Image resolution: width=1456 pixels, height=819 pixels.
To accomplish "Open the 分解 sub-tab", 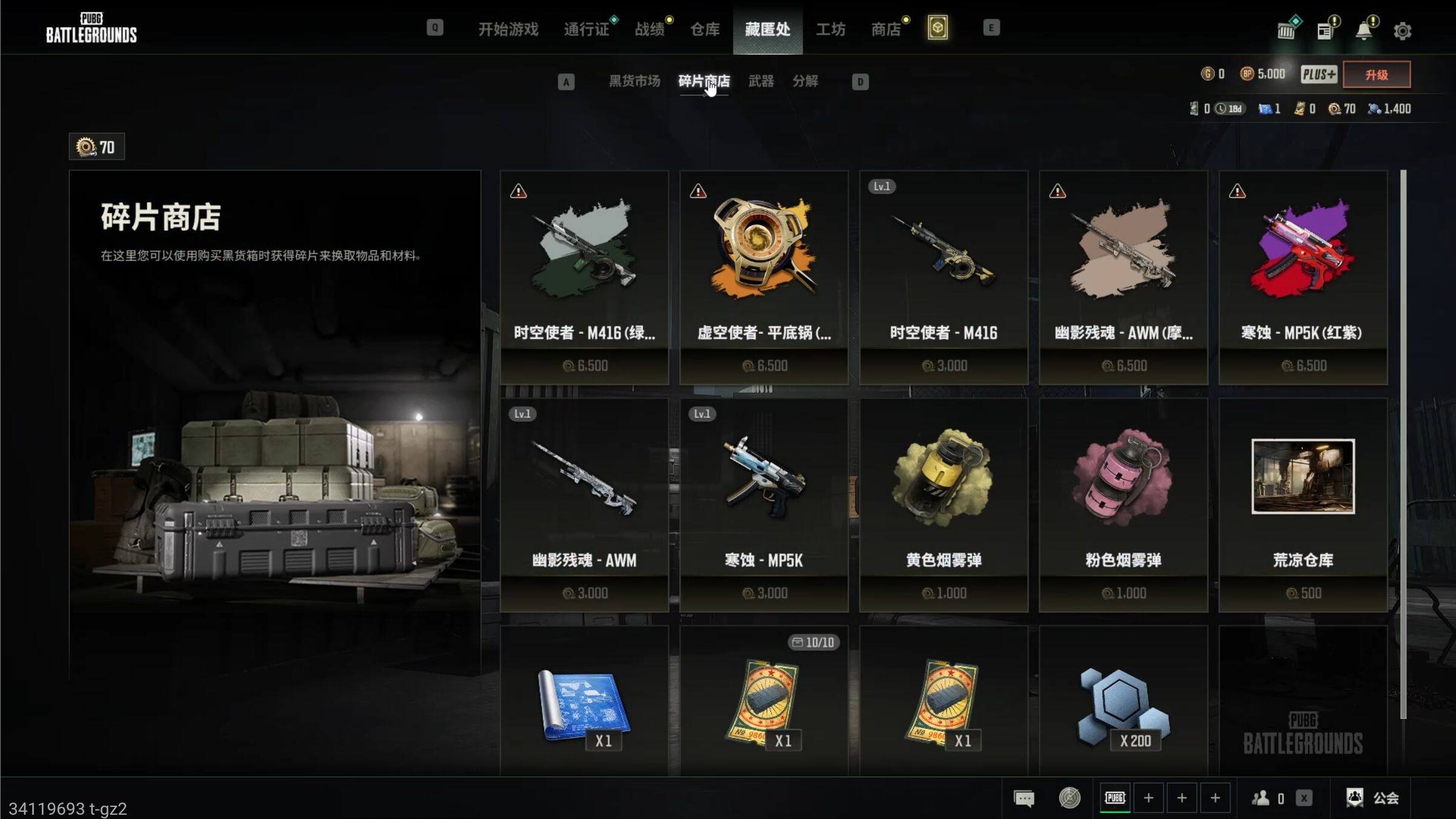I will [805, 81].
